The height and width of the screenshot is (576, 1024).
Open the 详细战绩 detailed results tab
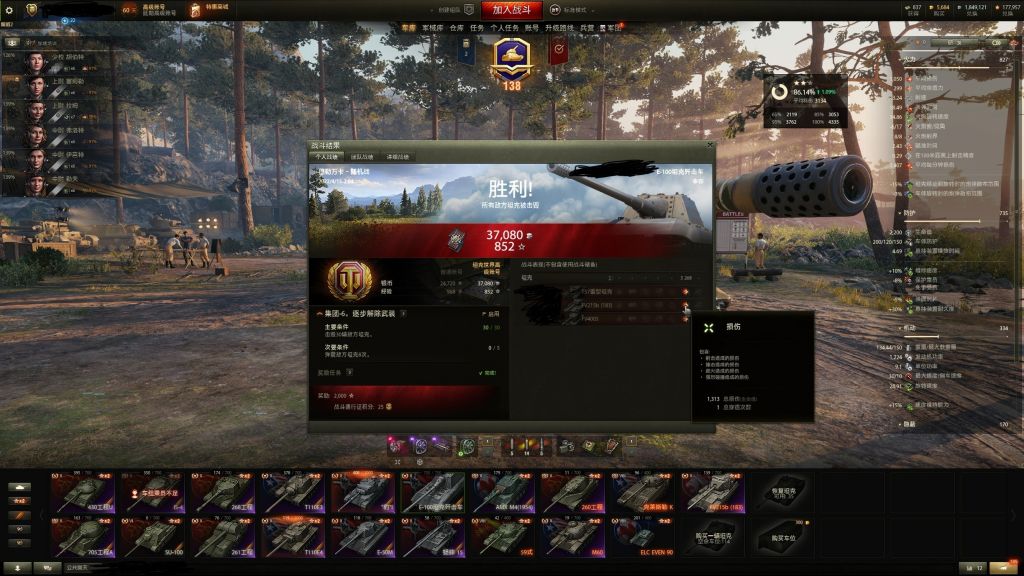[x=397, y=157]
